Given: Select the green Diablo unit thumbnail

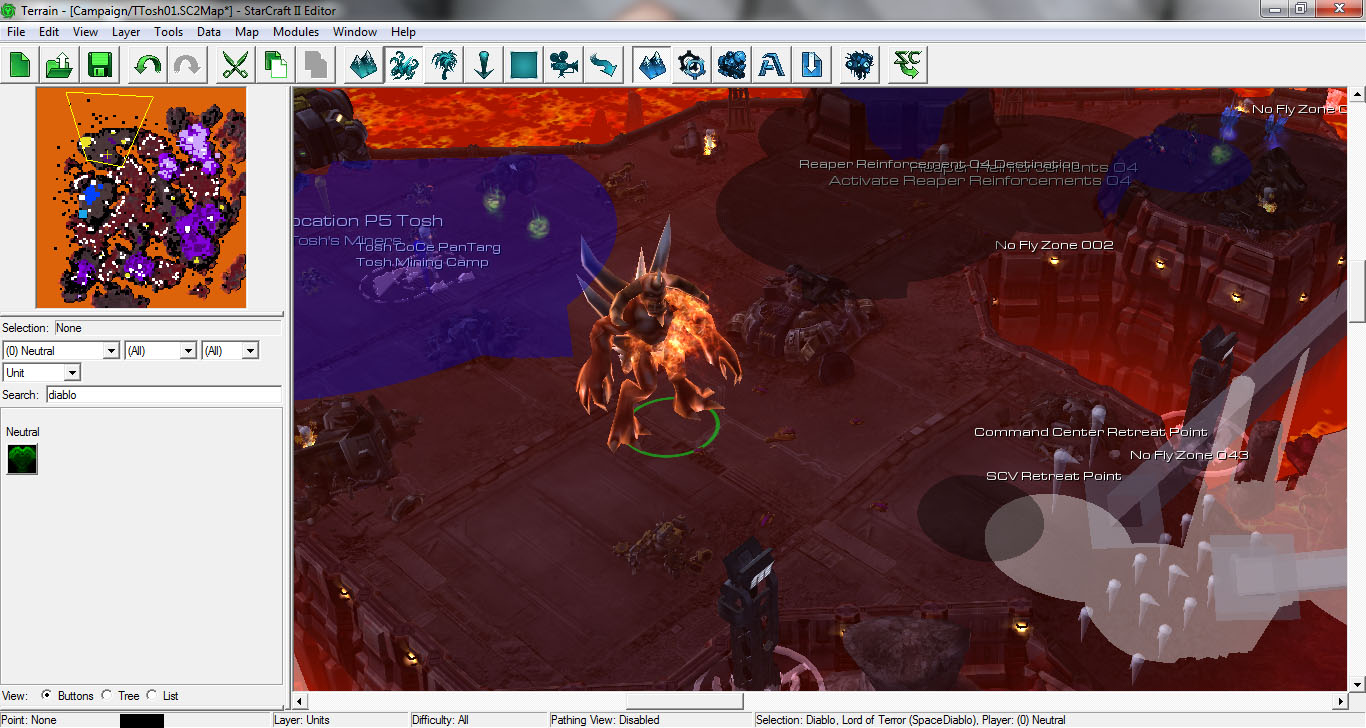Looking at the screenshot, I should pos(22,459).
